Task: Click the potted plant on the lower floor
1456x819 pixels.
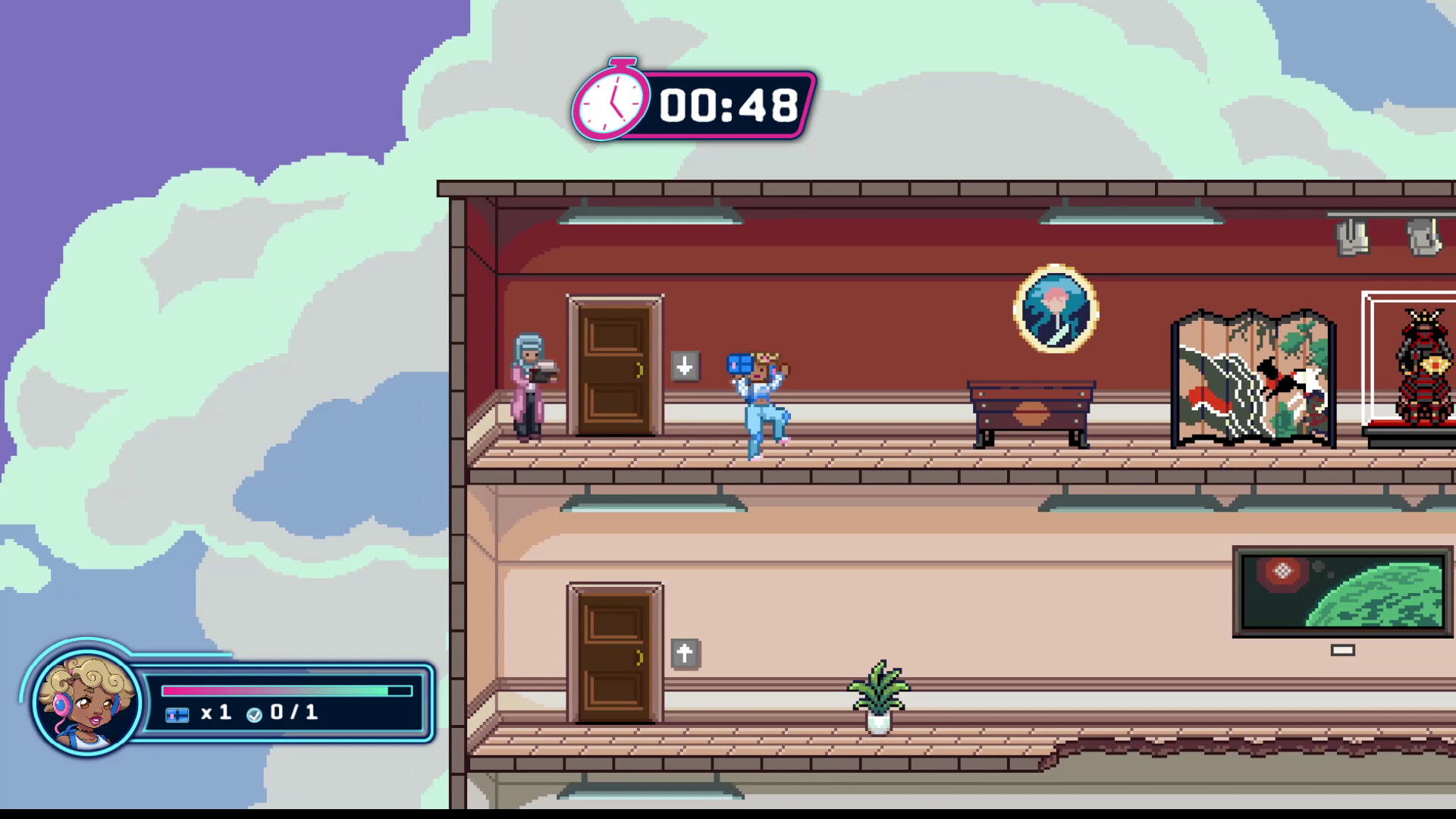Action: pos(880,698)
